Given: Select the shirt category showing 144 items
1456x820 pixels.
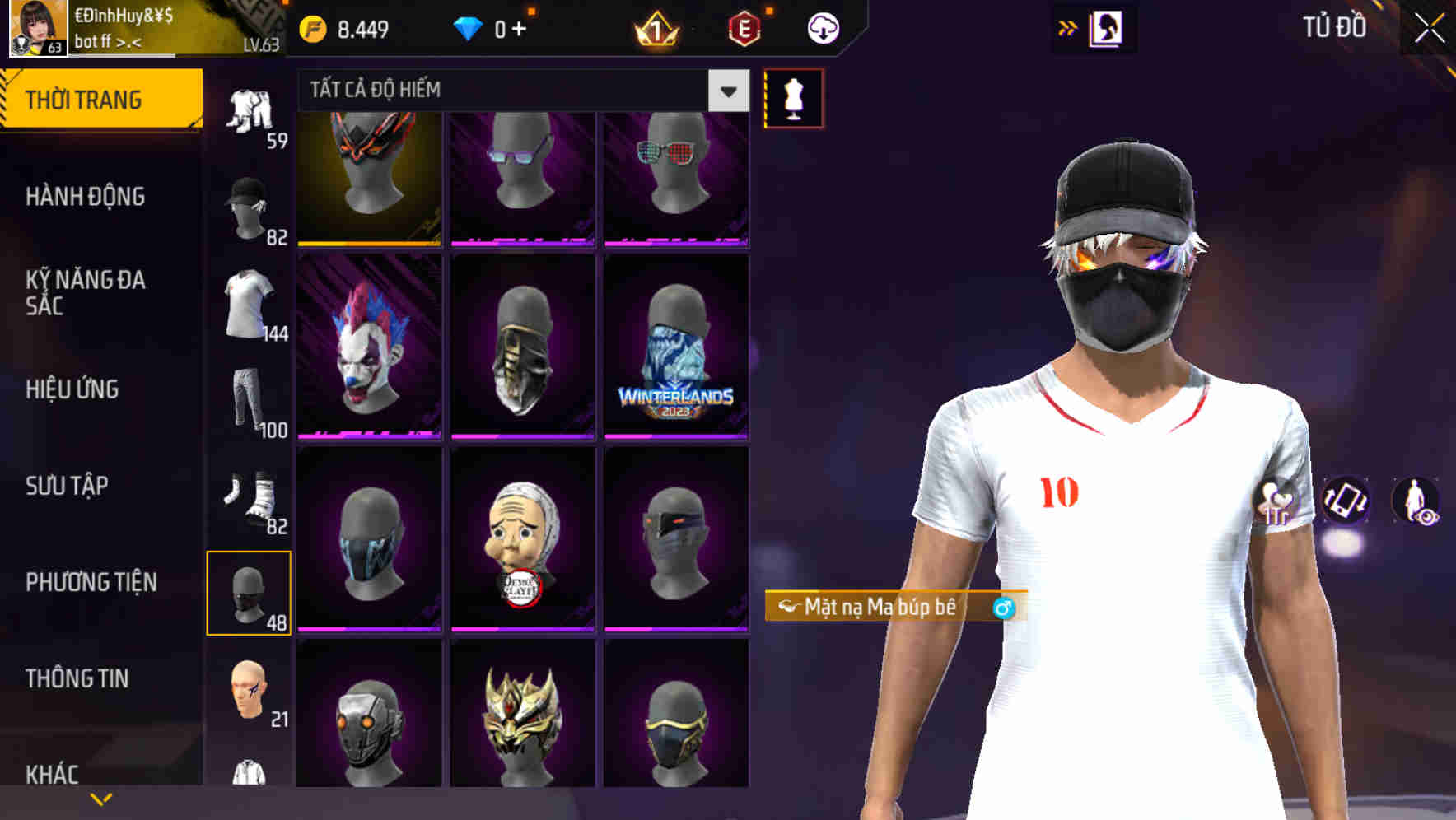Looking at the screenshot, I should click(x=250, y=305).
